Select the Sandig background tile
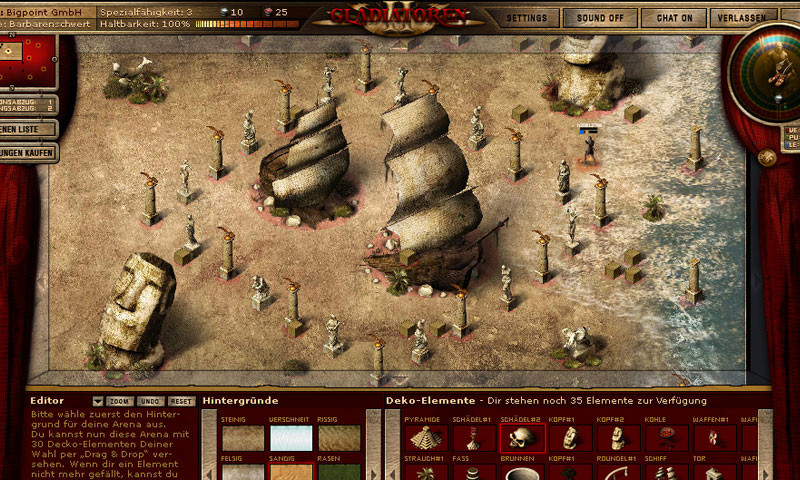 (291, 471)
